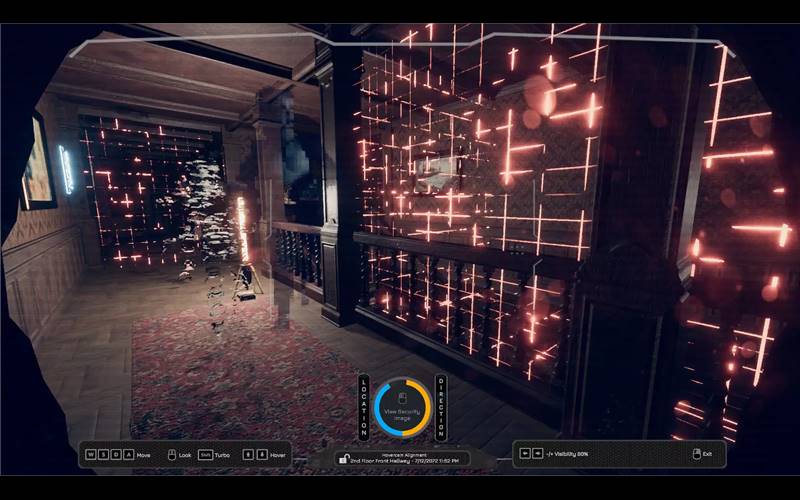Screen dimensions: 800x500
Task: Decrease visibility with the left arrow button
Action: 525,454
